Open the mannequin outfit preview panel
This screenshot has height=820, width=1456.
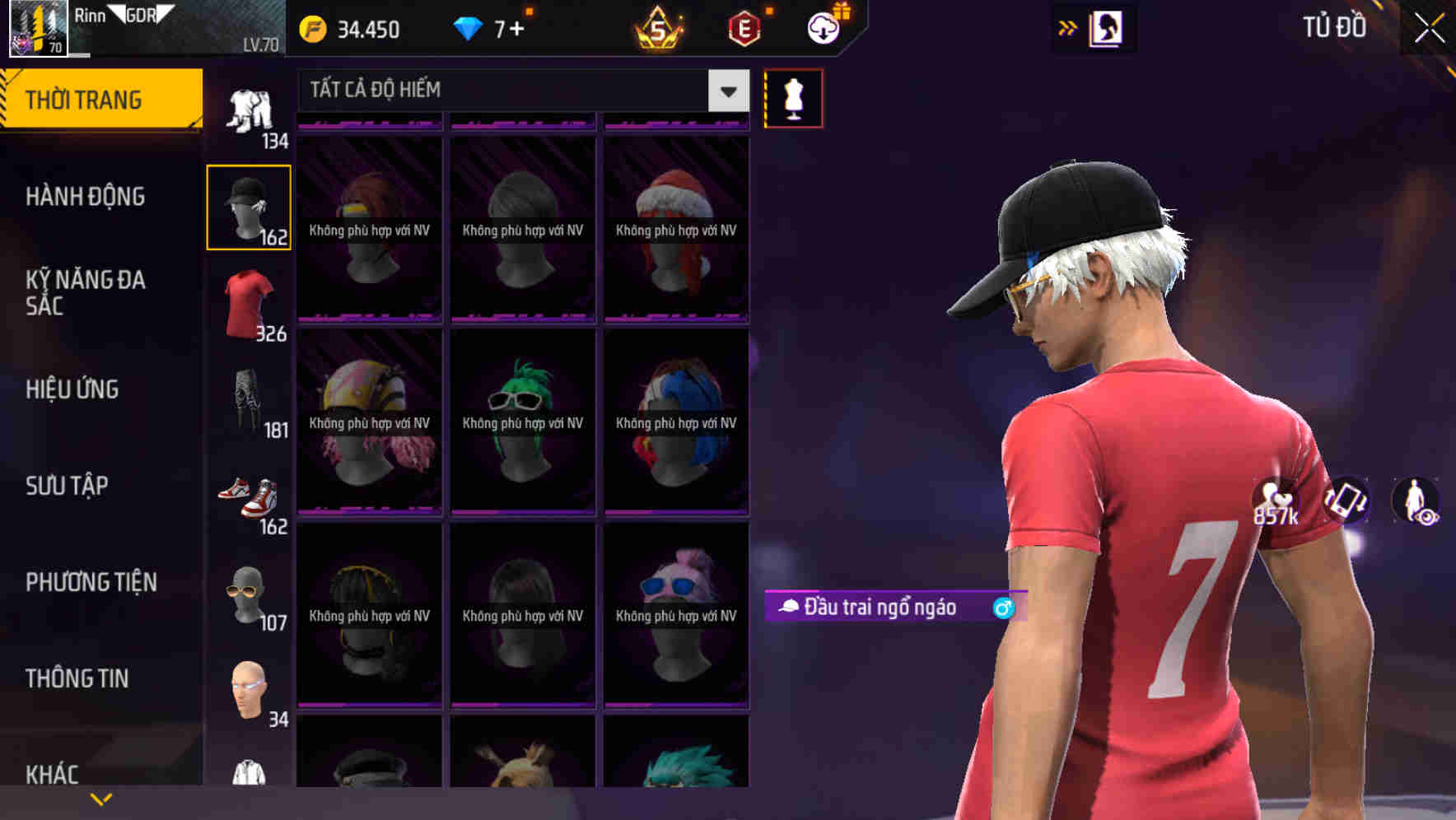pyautogui.click(x=793, y=97)
